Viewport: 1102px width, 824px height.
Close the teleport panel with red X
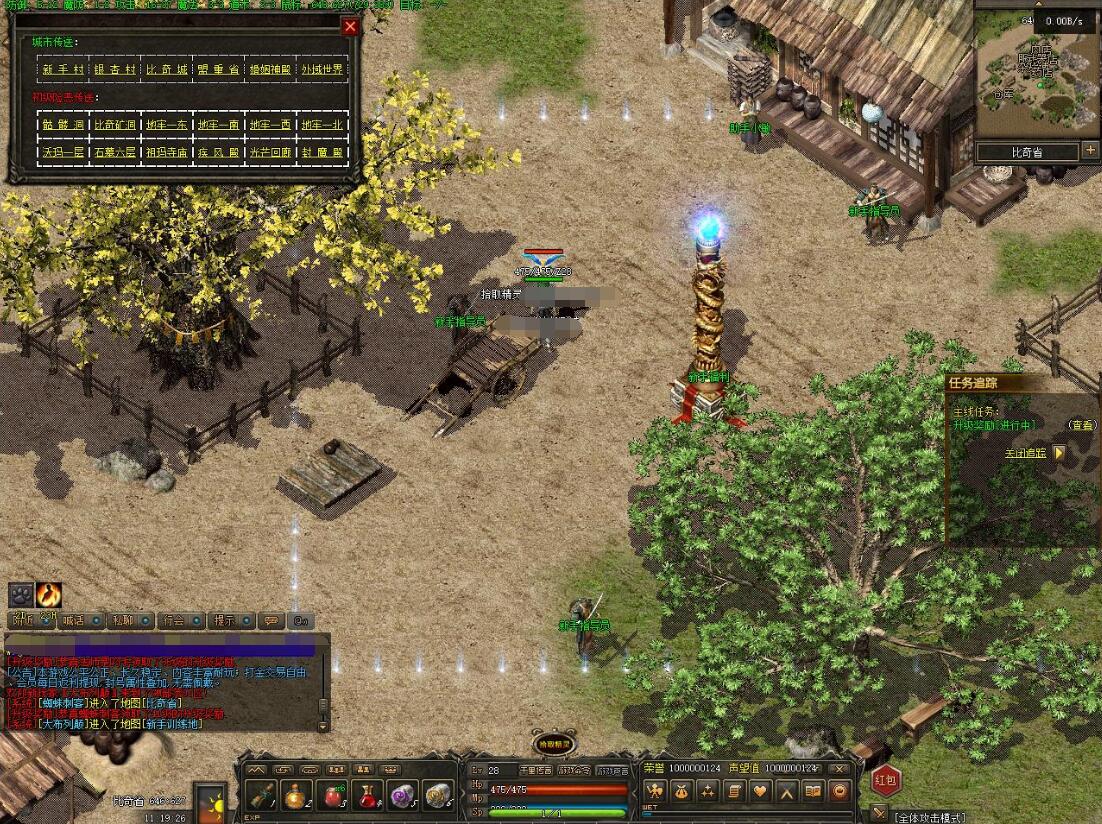point(350,27)
